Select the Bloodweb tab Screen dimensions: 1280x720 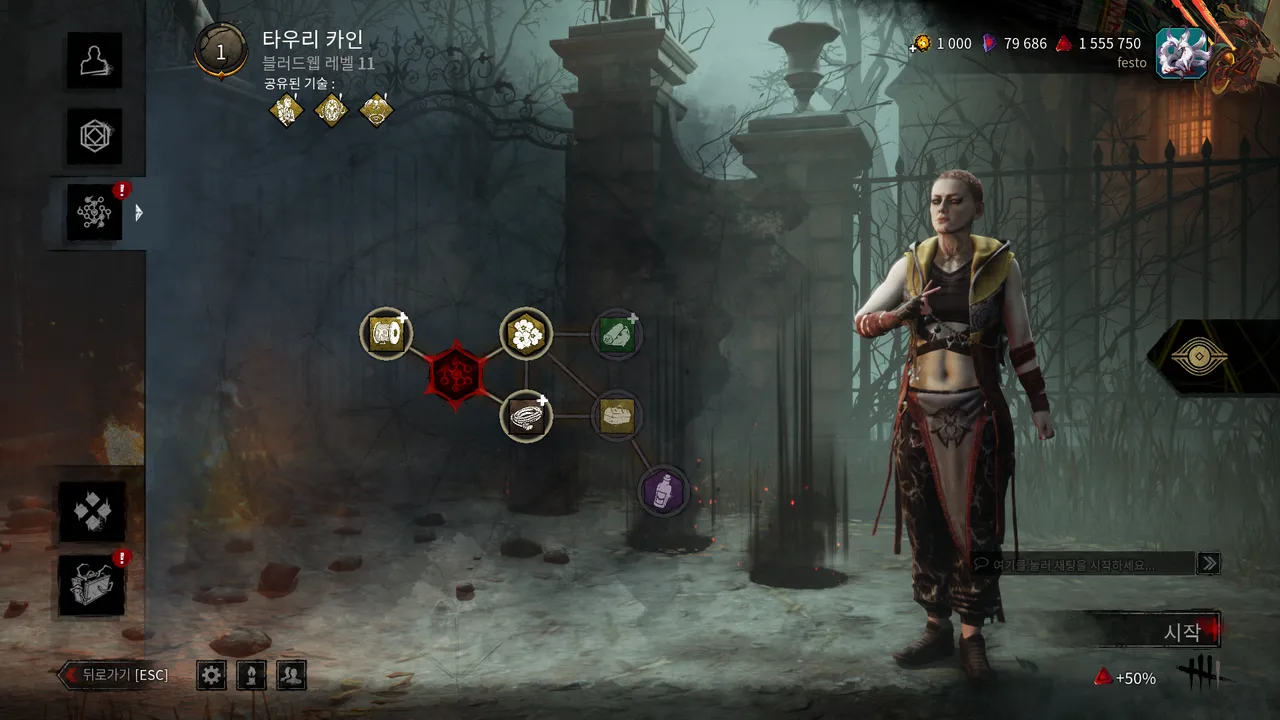95,212
